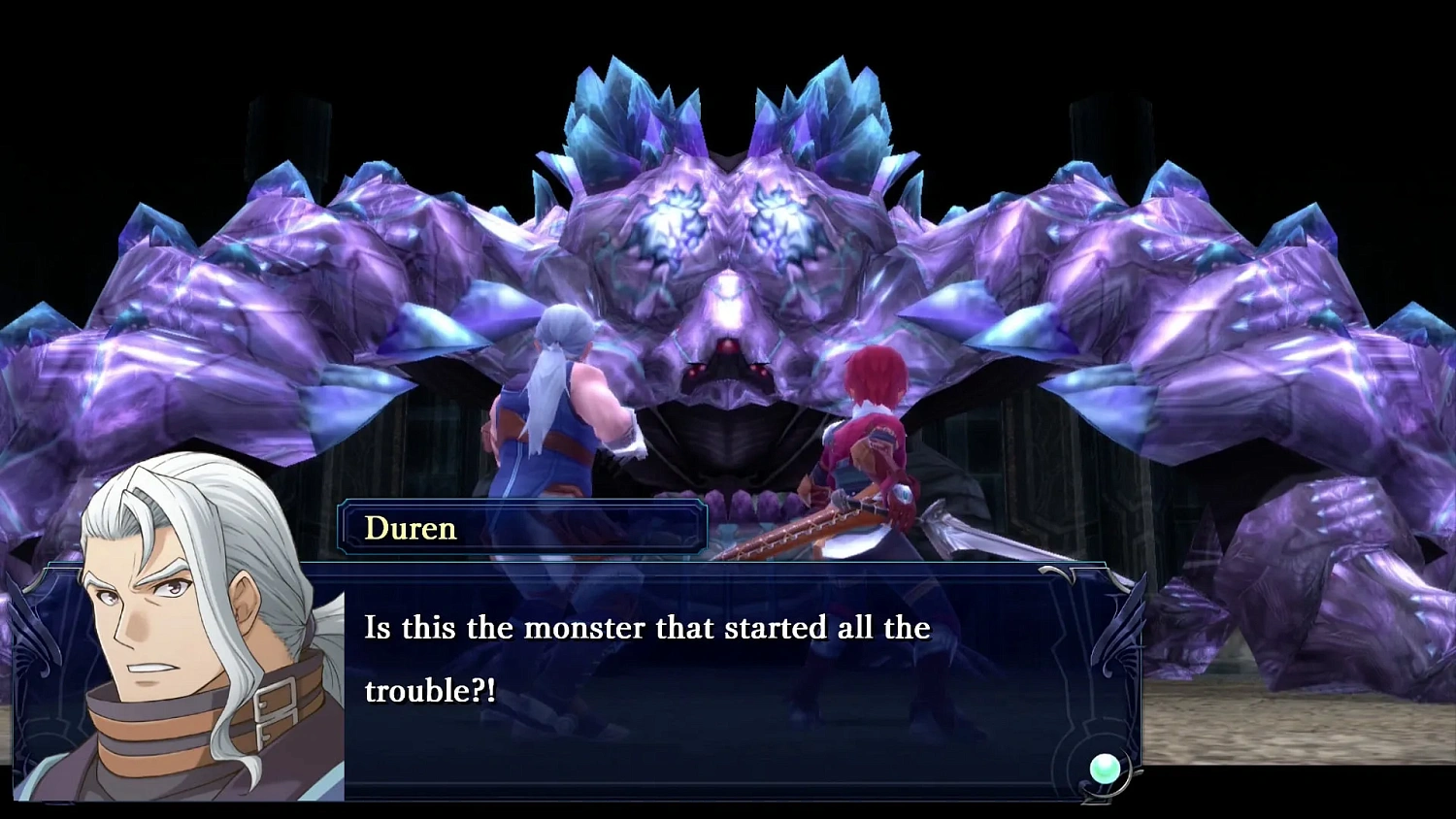Click the monster's glowing crystal eye on the right
Screen dimensions: 1456x819
(x=777, y=223)
